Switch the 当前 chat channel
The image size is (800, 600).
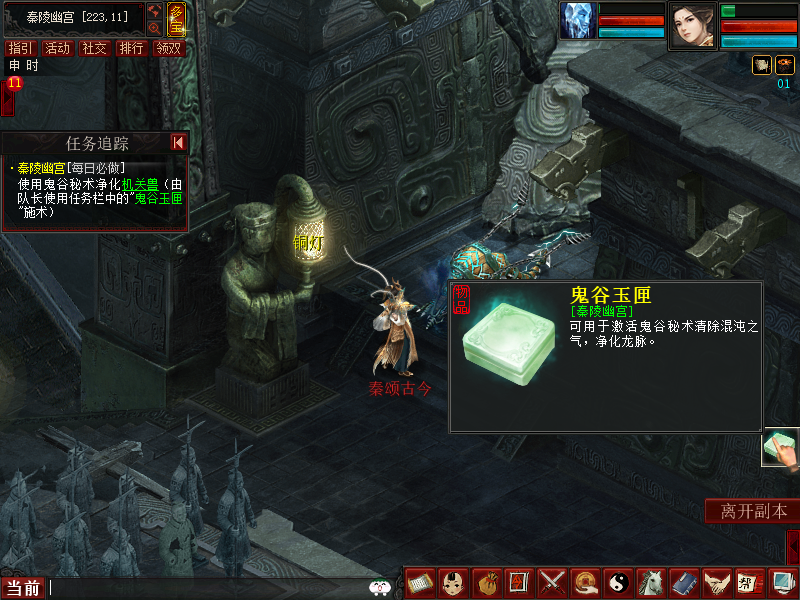click(x=23, y=588)
